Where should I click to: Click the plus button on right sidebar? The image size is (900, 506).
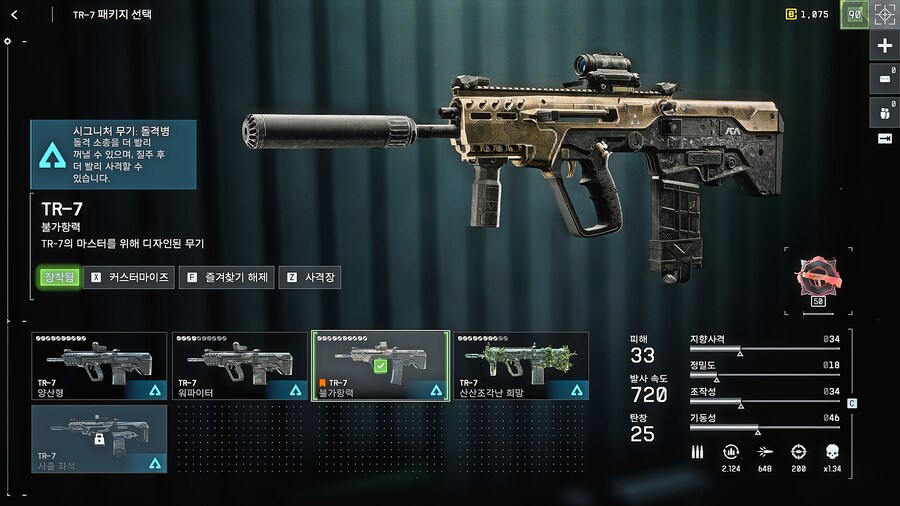point(884,46)
